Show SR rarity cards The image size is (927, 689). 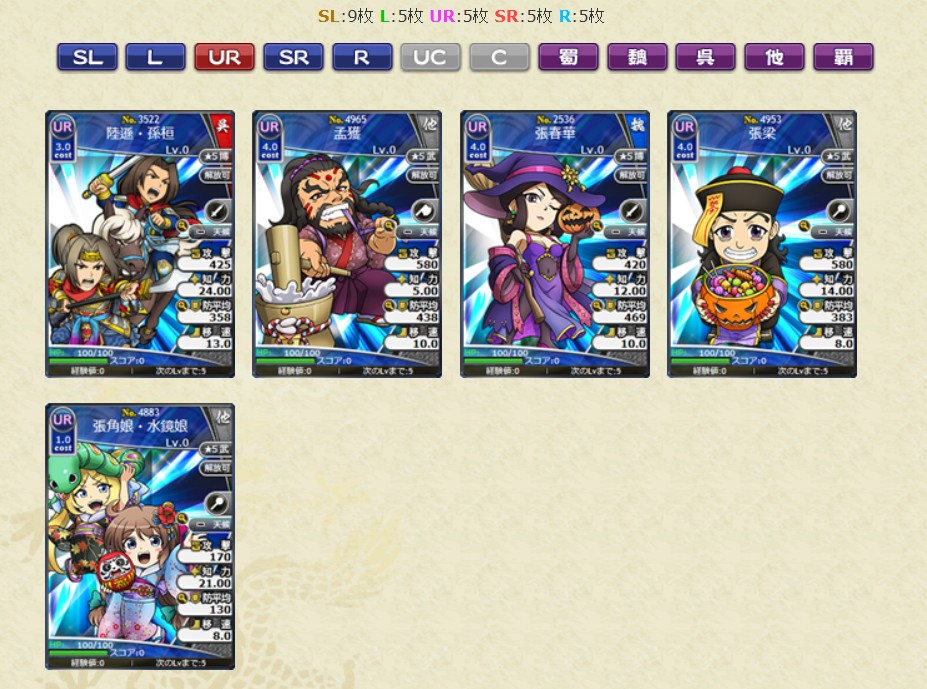tap(293, 57)
